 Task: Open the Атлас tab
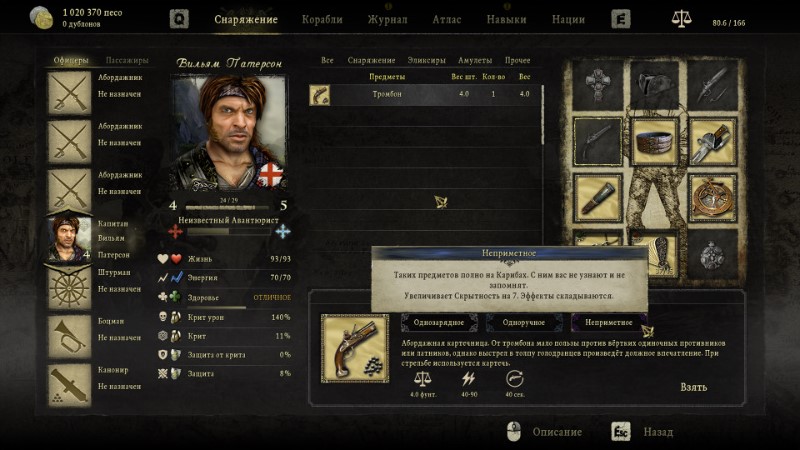click(446, 19)
